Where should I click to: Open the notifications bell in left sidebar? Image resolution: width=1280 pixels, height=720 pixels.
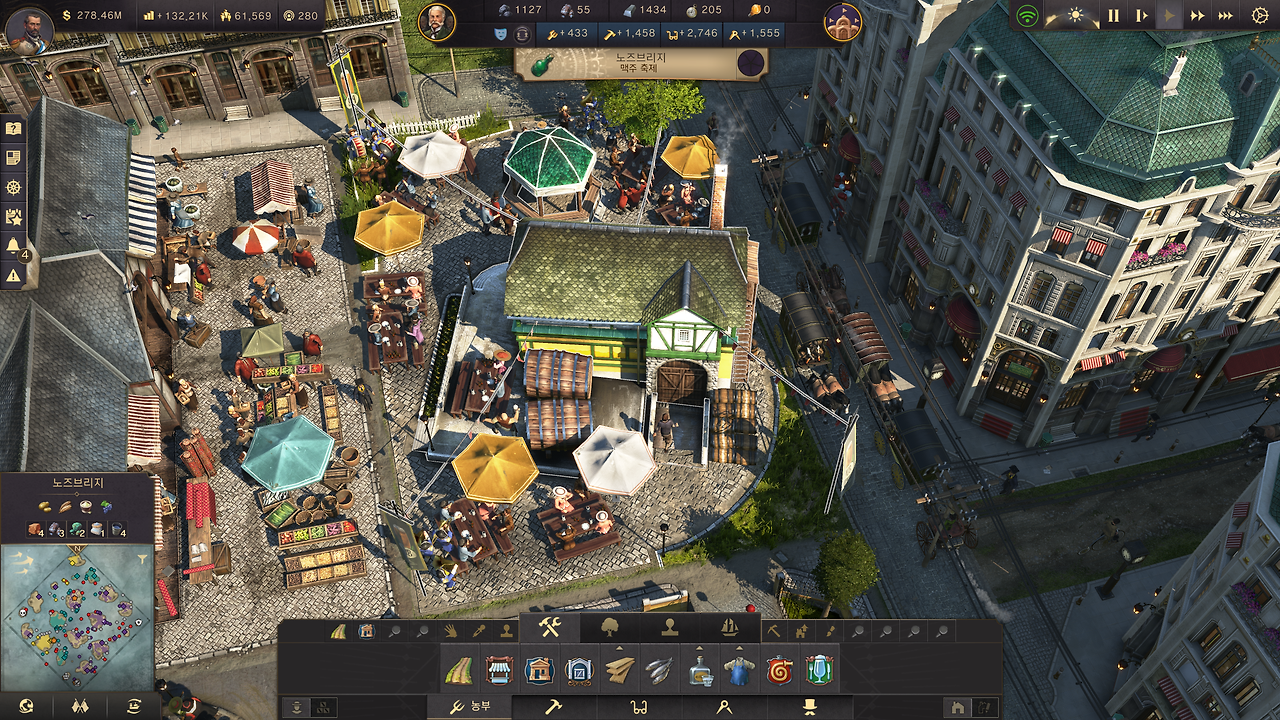tap(14, 245)
